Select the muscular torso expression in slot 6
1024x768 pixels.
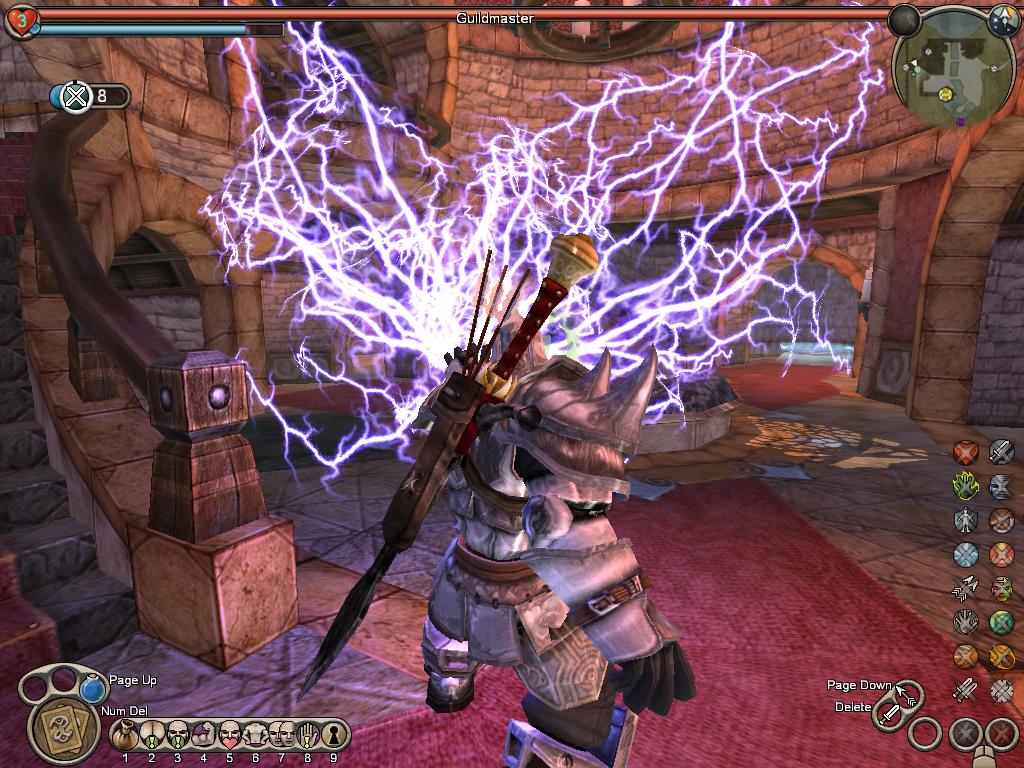[255, 735]
